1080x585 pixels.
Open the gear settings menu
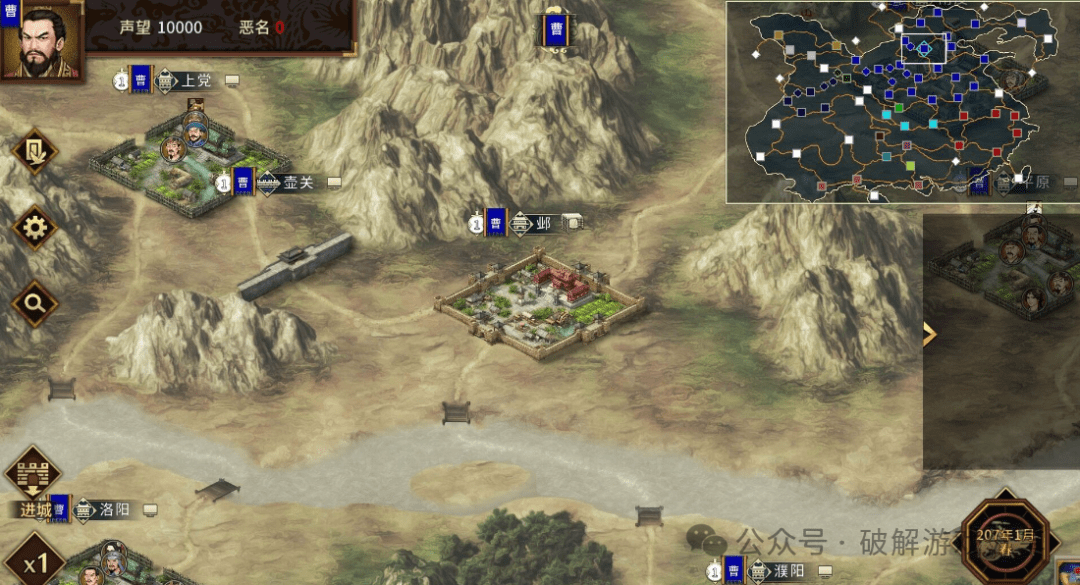pos(35,229)
